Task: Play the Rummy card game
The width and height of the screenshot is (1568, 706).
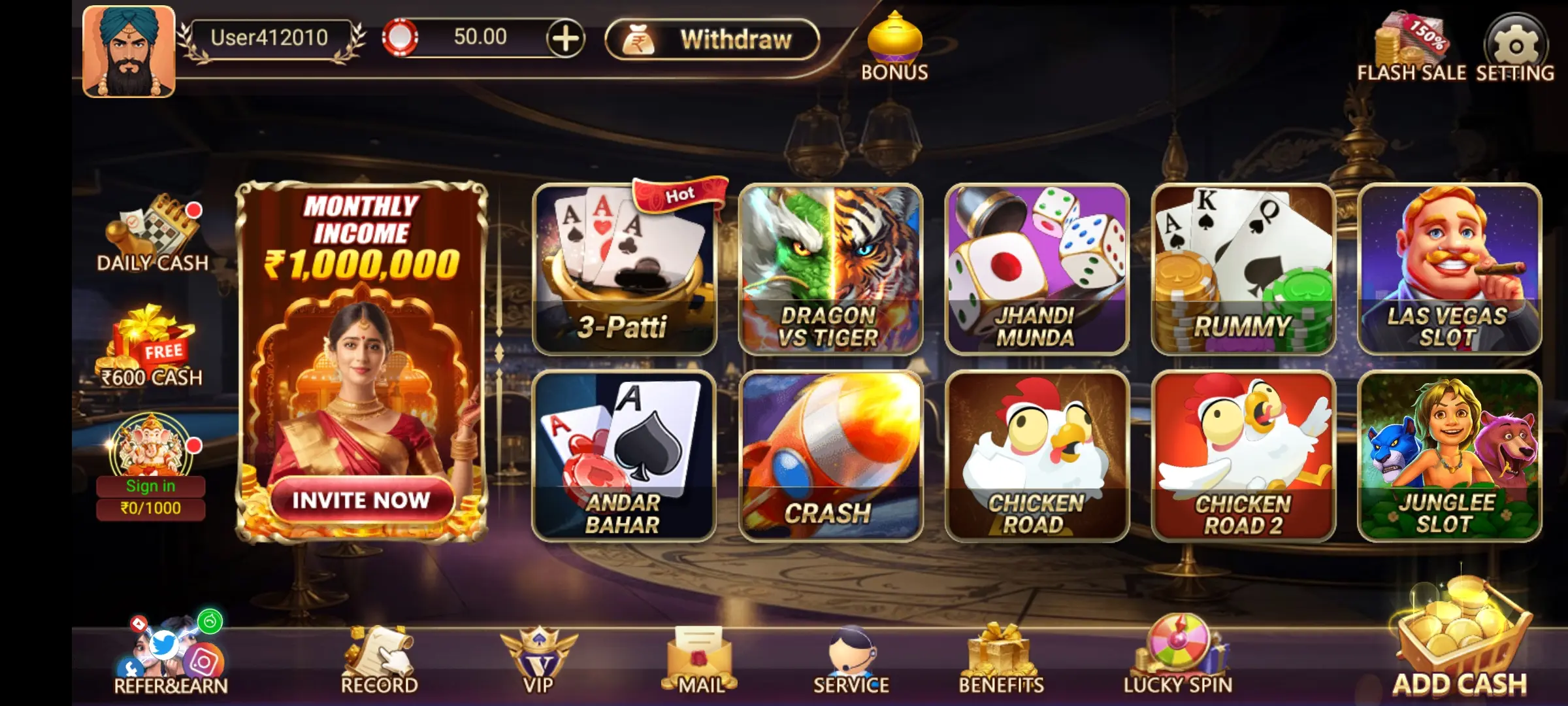Action: click(1243, 269)
